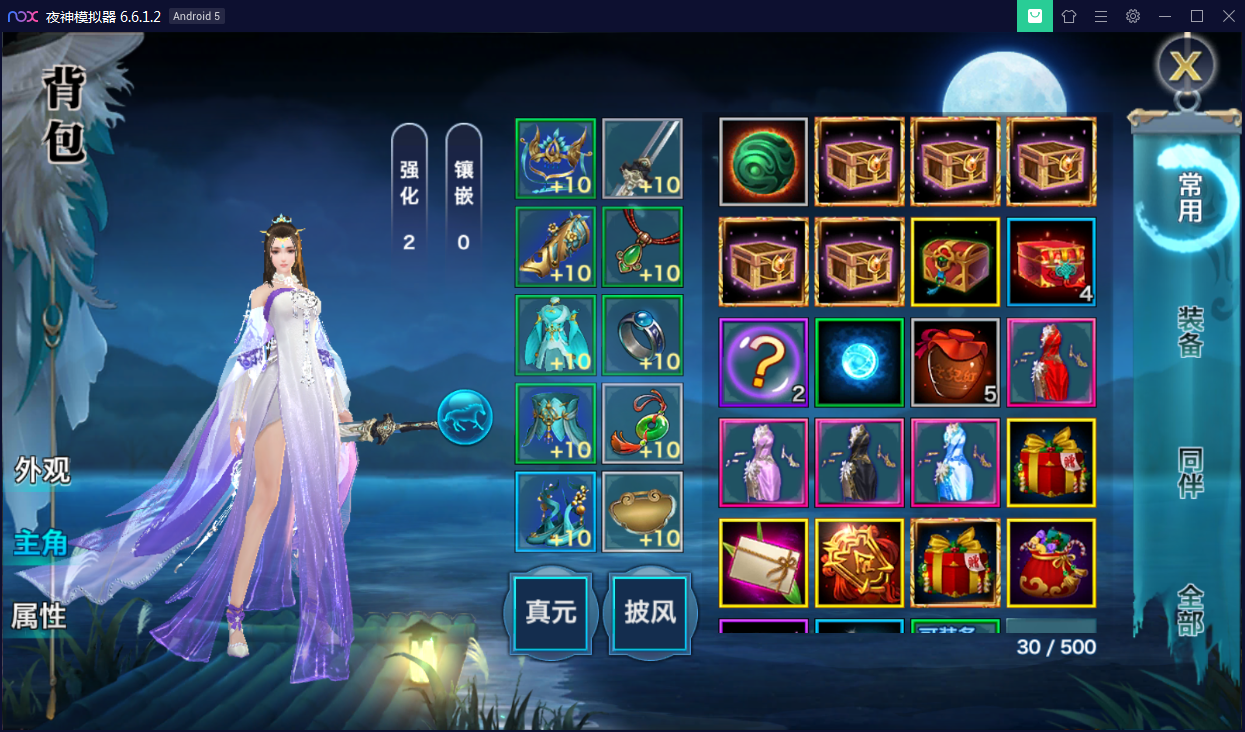Choose the equipped blue gem ring slot
The image size is (1245, 732).
point(643,335)
